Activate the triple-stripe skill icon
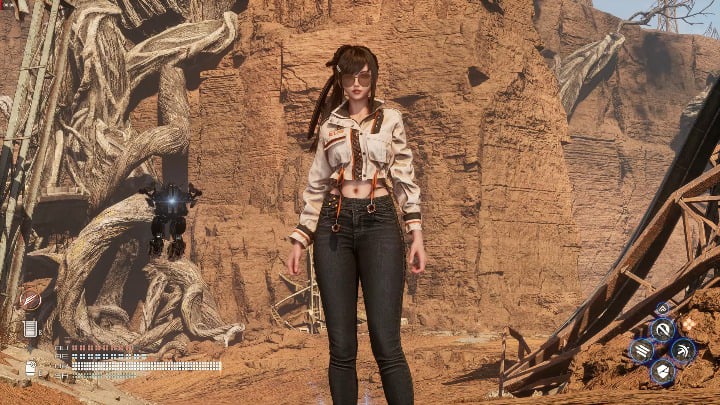720x405 pixels. click(x=641, y=350)
